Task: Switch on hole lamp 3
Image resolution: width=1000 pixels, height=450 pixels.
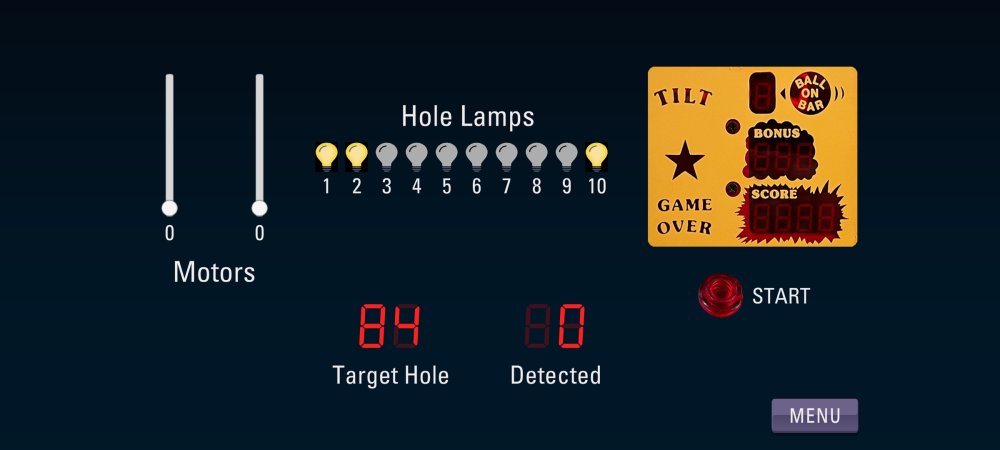Action: pyautogui.click(x=386, y=156)
